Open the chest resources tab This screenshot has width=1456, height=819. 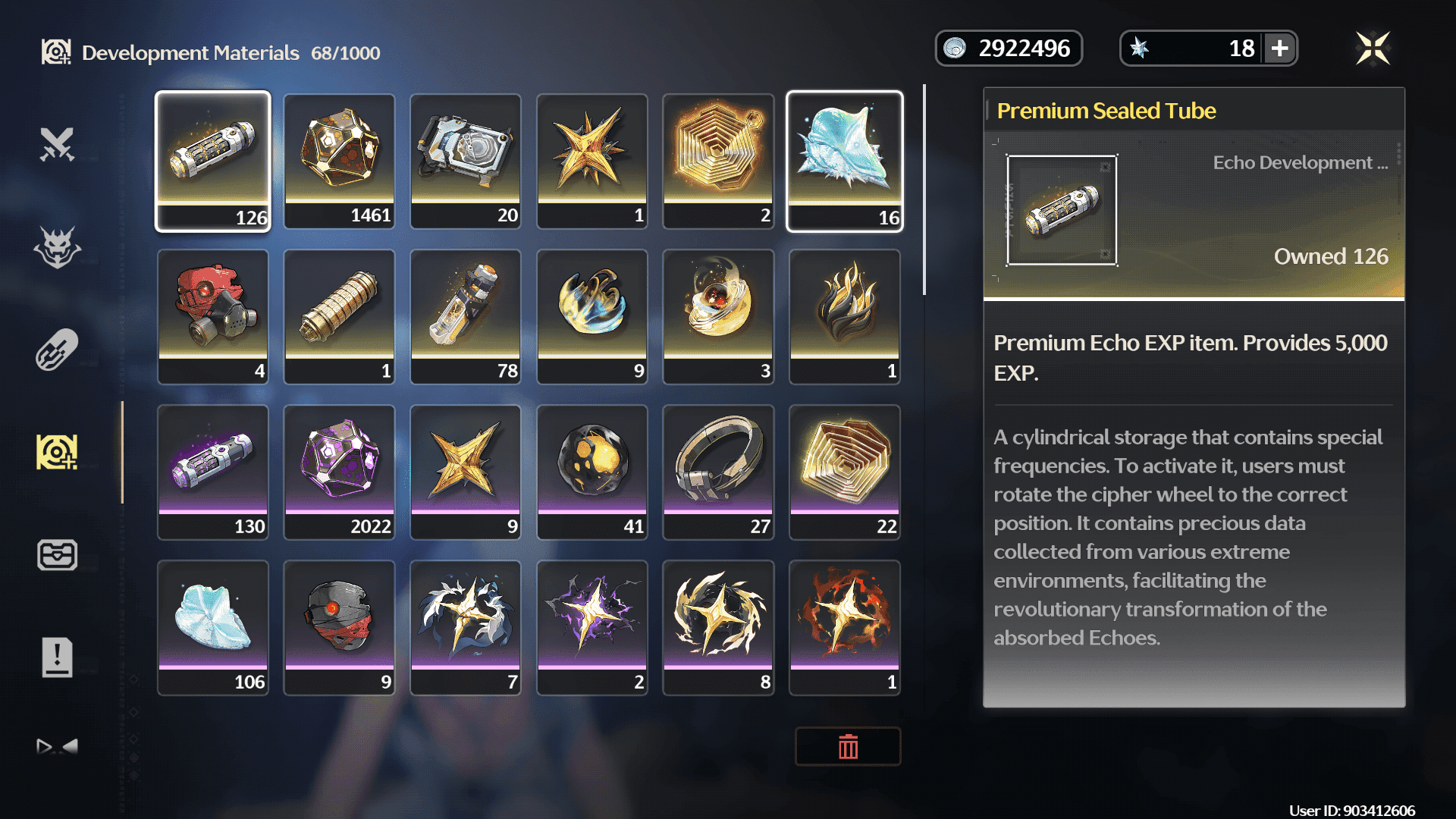click(58, 555)
